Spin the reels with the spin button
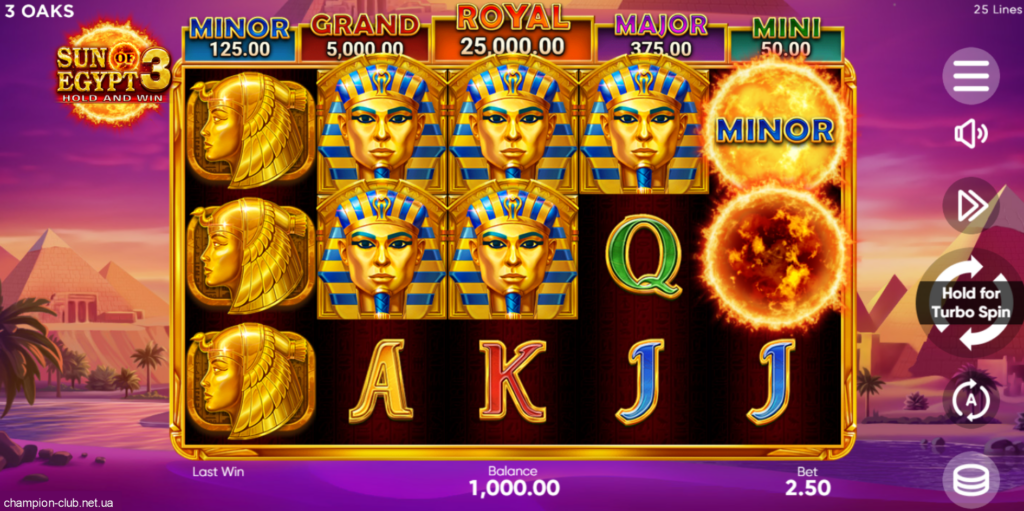1024x511 pixels. click(x=970, y=302)
